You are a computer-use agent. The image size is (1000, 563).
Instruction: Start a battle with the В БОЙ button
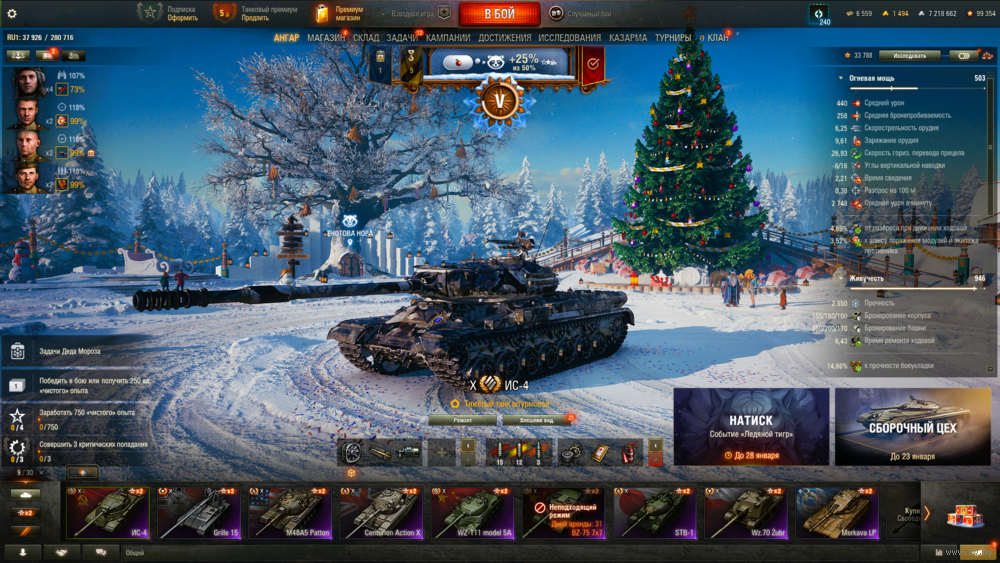click(499, 14)
